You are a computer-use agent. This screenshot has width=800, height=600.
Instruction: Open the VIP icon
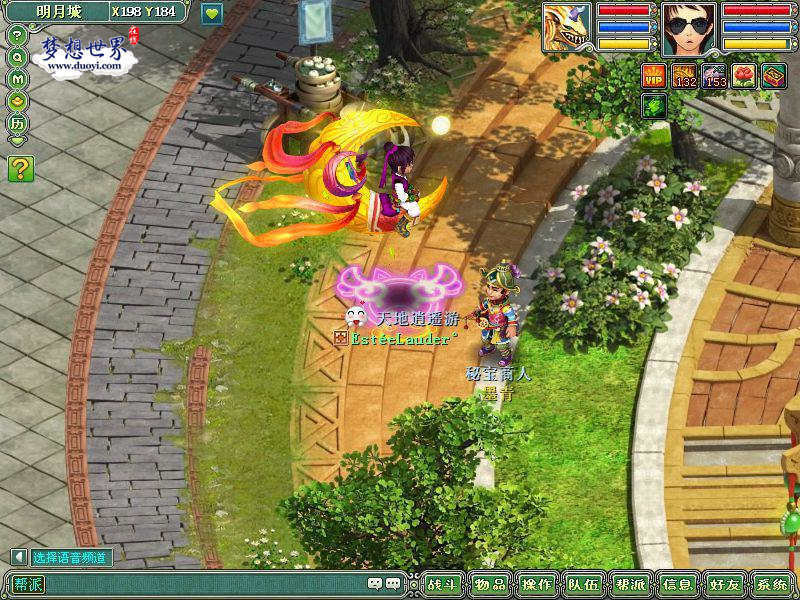click(x=654, y=75)
